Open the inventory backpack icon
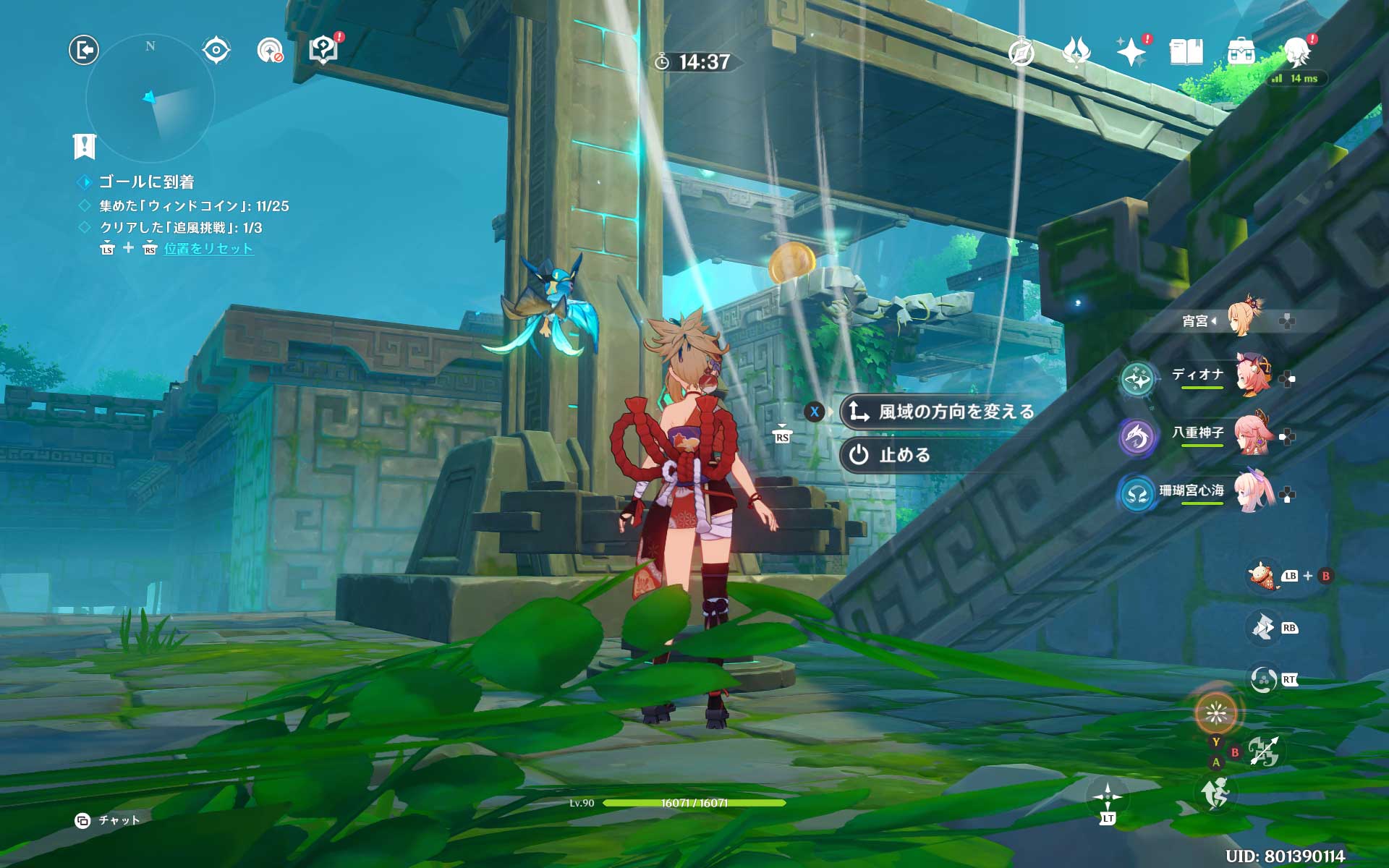 1241,52
